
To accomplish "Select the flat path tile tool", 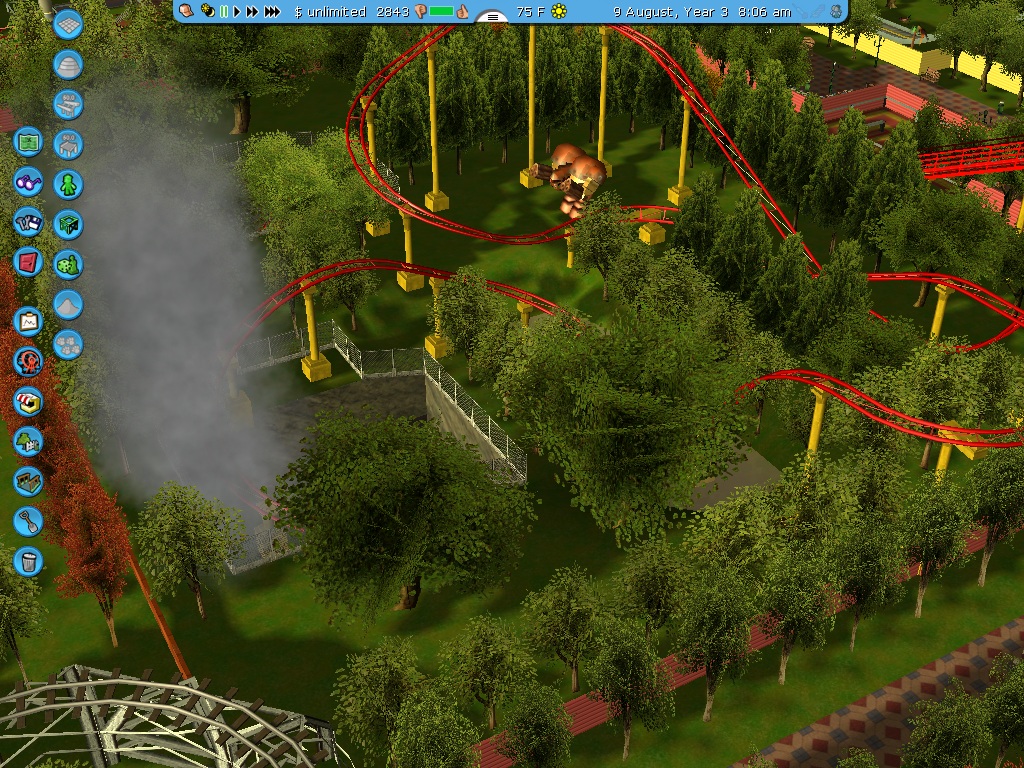I will tap(68, 25).
